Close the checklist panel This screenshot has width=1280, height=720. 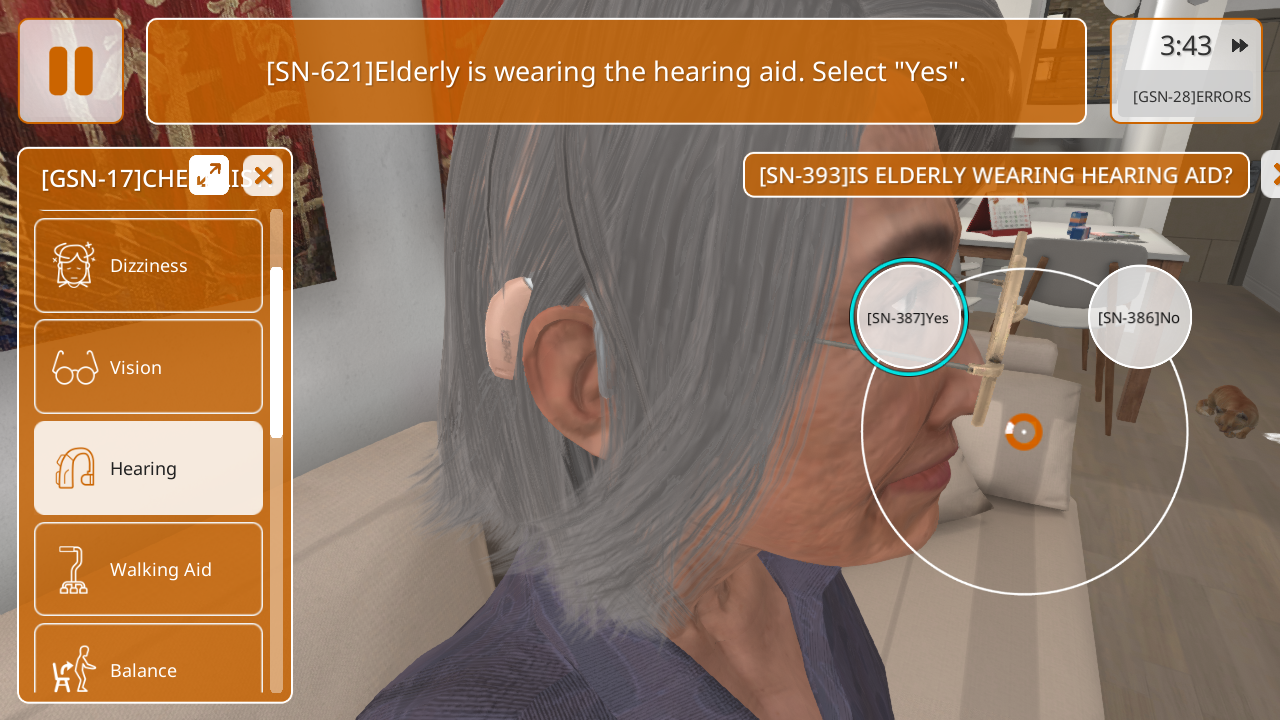point(263,176)
